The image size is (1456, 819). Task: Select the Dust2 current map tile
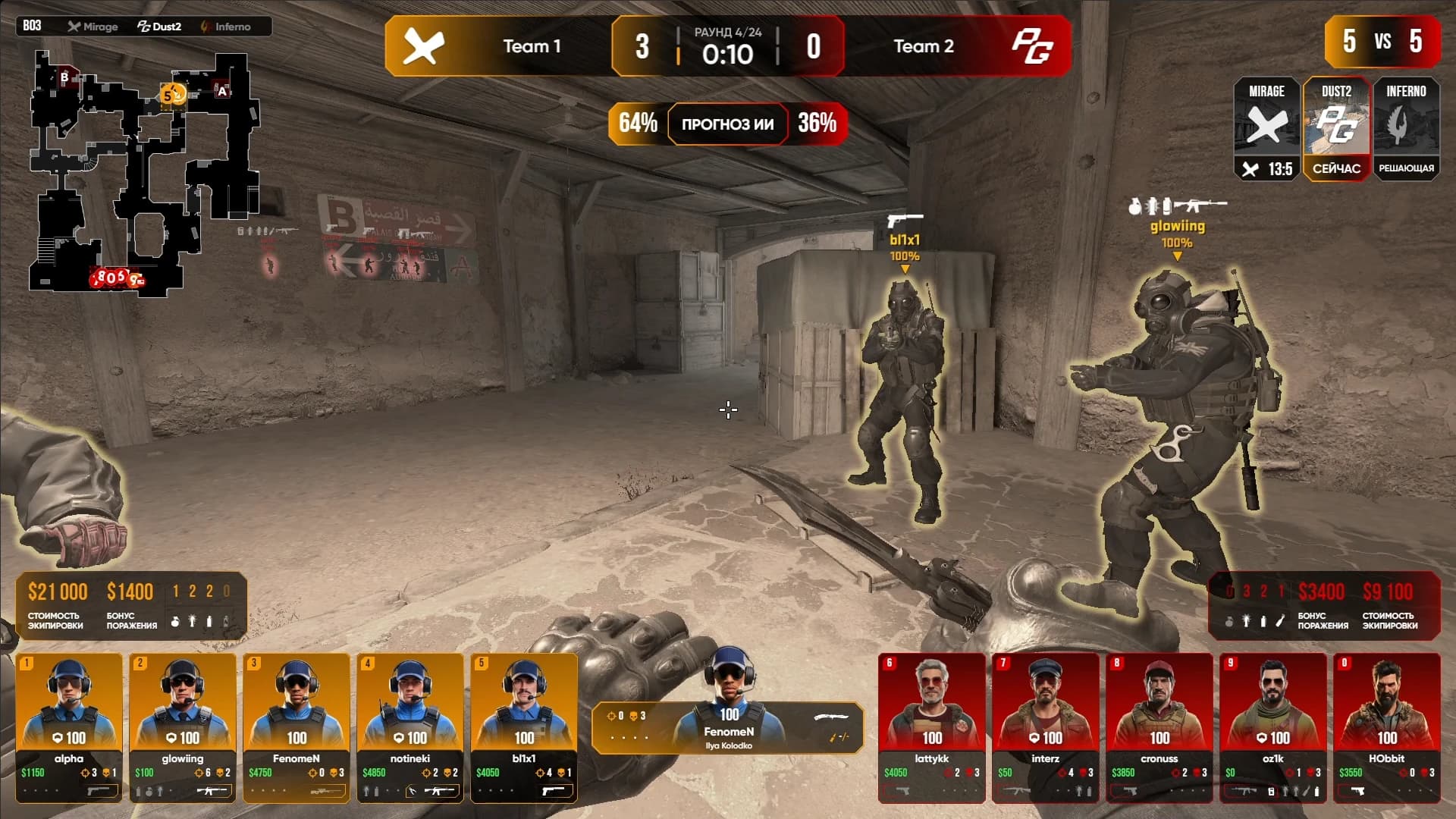click(x=1336, y=128)
